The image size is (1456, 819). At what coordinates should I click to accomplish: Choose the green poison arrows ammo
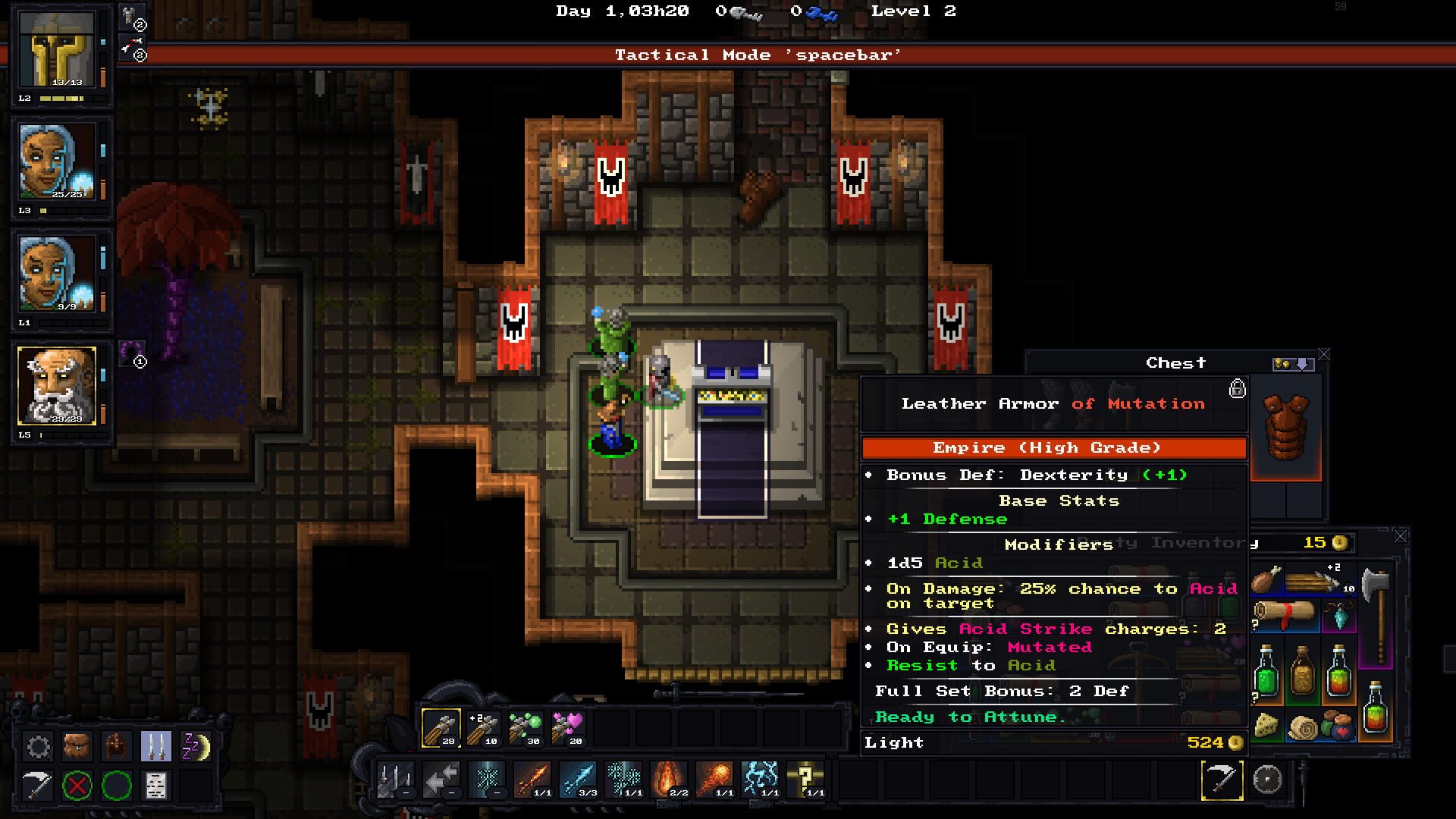[524, 728]
